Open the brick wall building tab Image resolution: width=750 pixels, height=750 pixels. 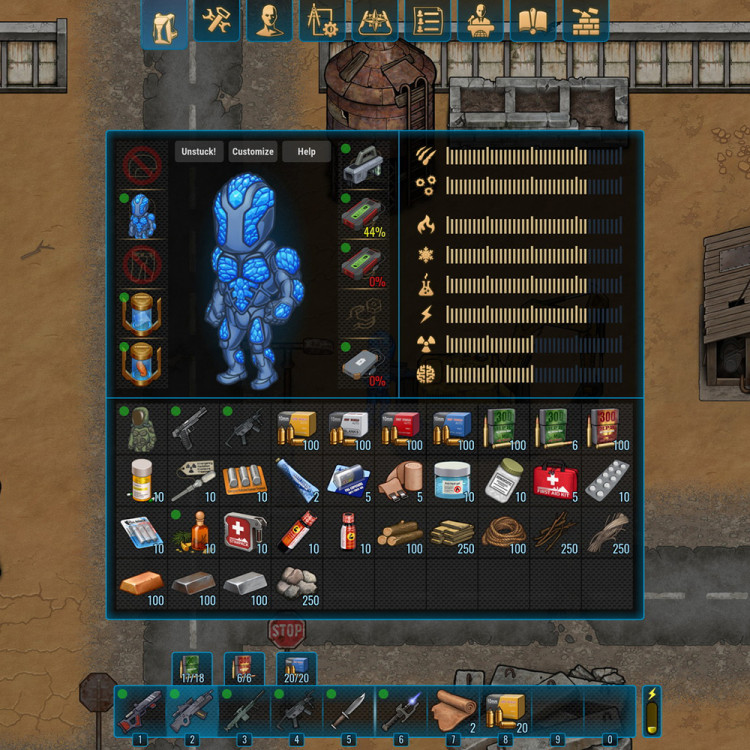tap(585, 22)
